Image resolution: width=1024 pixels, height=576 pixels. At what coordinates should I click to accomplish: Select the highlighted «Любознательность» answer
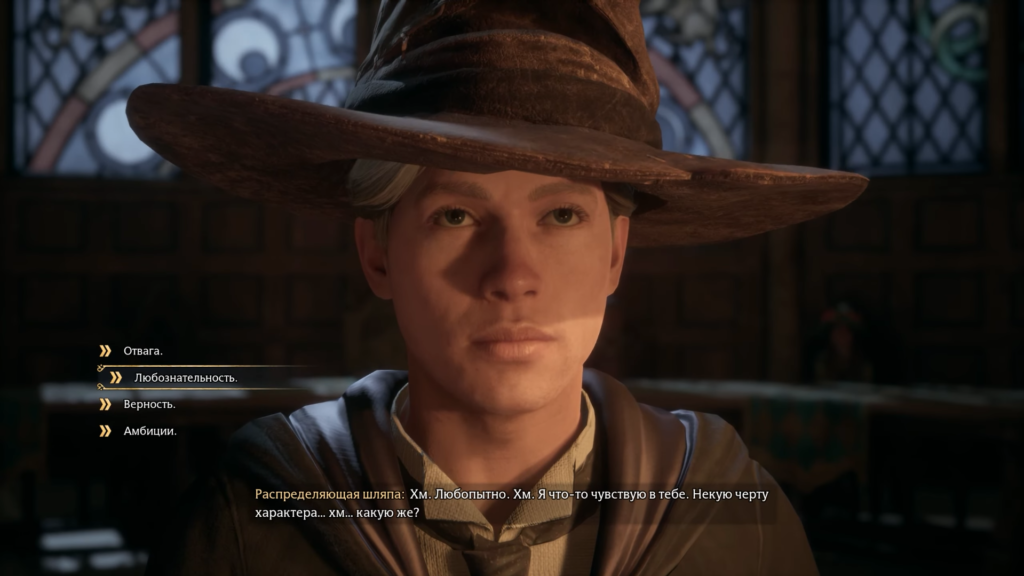pos(185,378)
